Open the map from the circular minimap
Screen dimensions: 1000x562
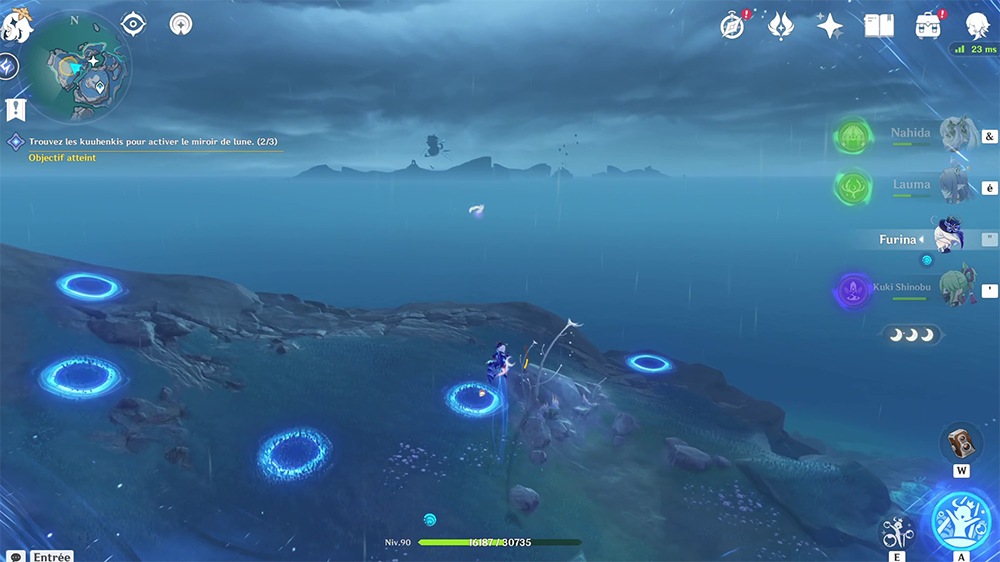[78, 66]
